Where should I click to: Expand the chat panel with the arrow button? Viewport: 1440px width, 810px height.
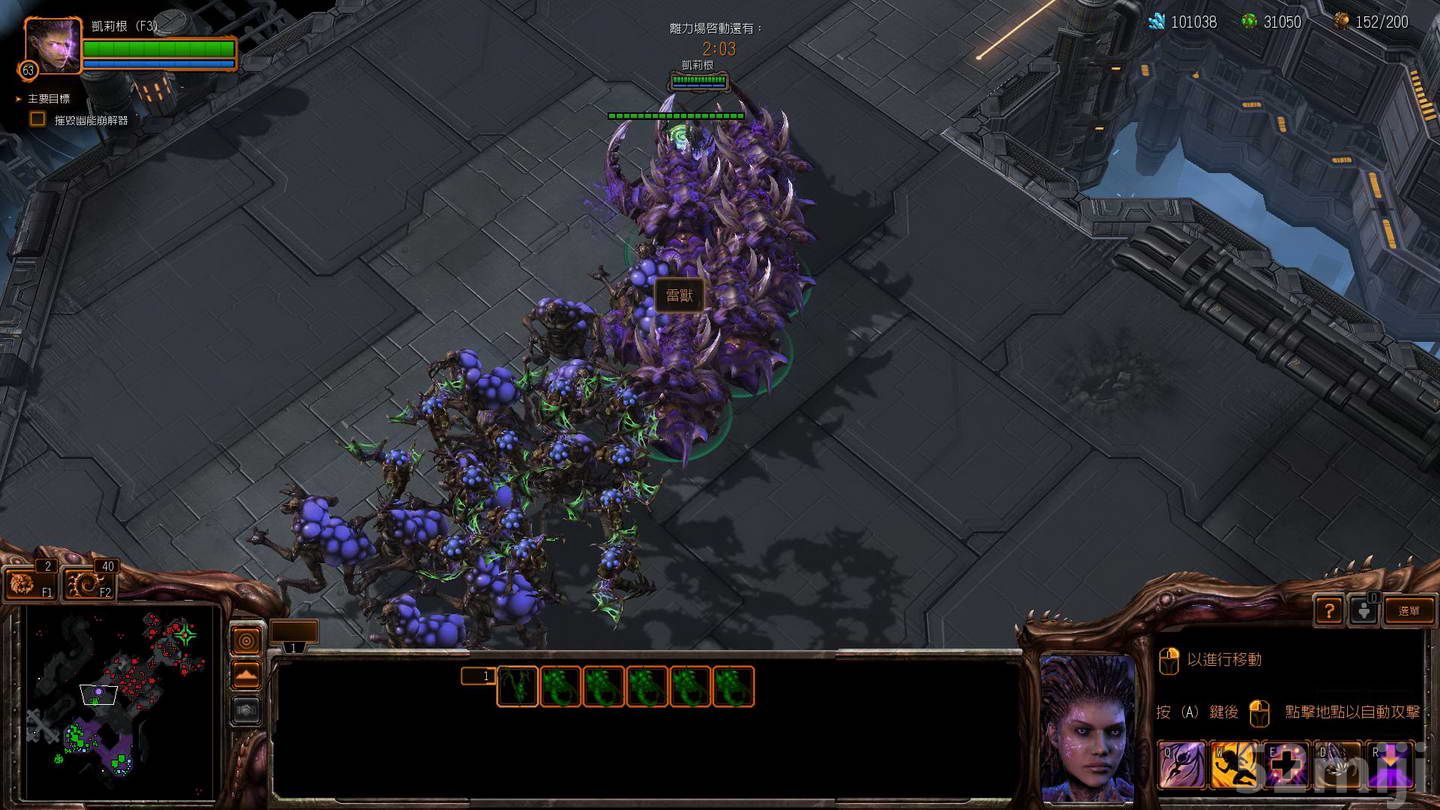coord(246,673)
